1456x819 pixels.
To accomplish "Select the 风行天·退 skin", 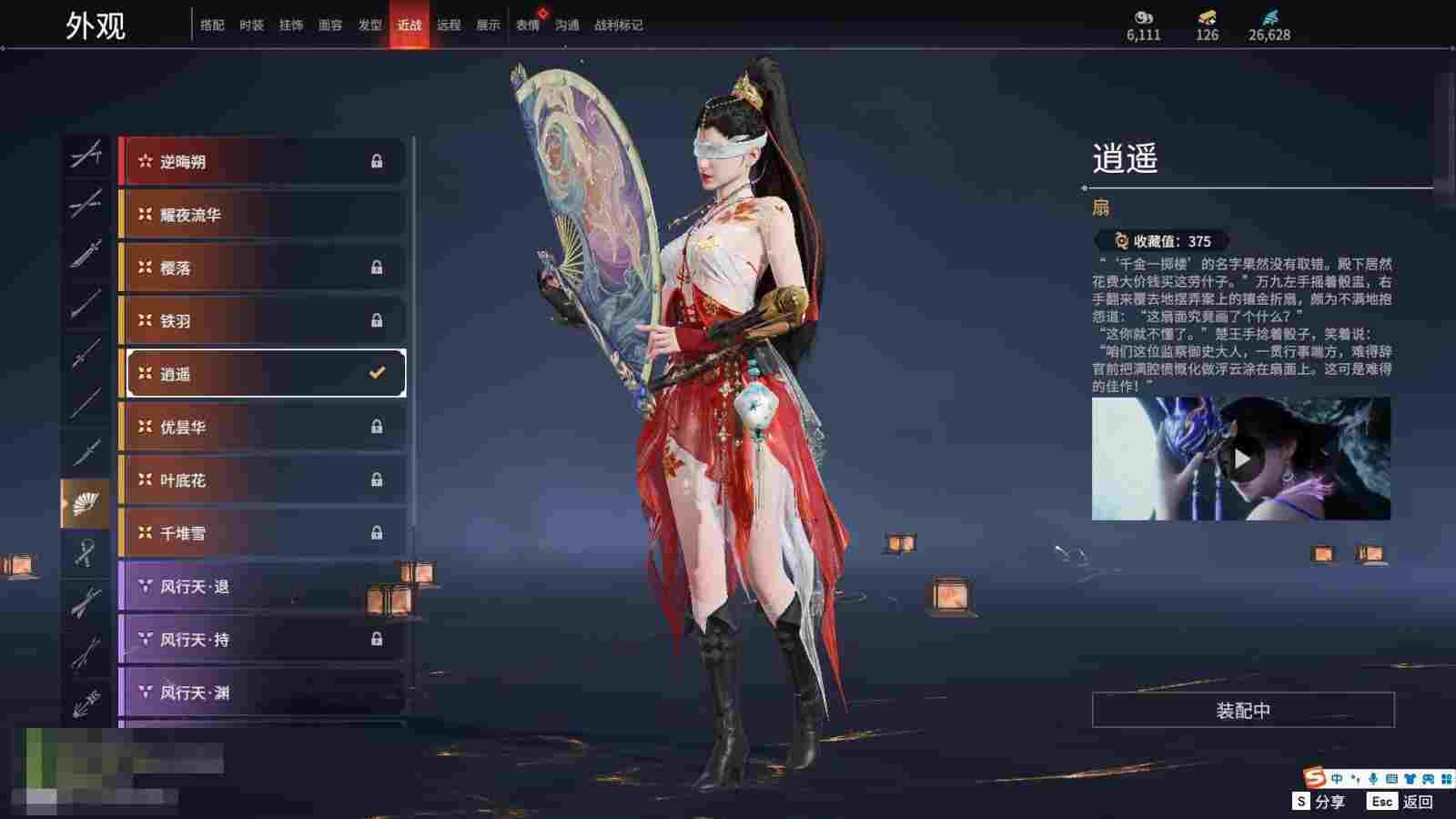I will tap(262, 587).
